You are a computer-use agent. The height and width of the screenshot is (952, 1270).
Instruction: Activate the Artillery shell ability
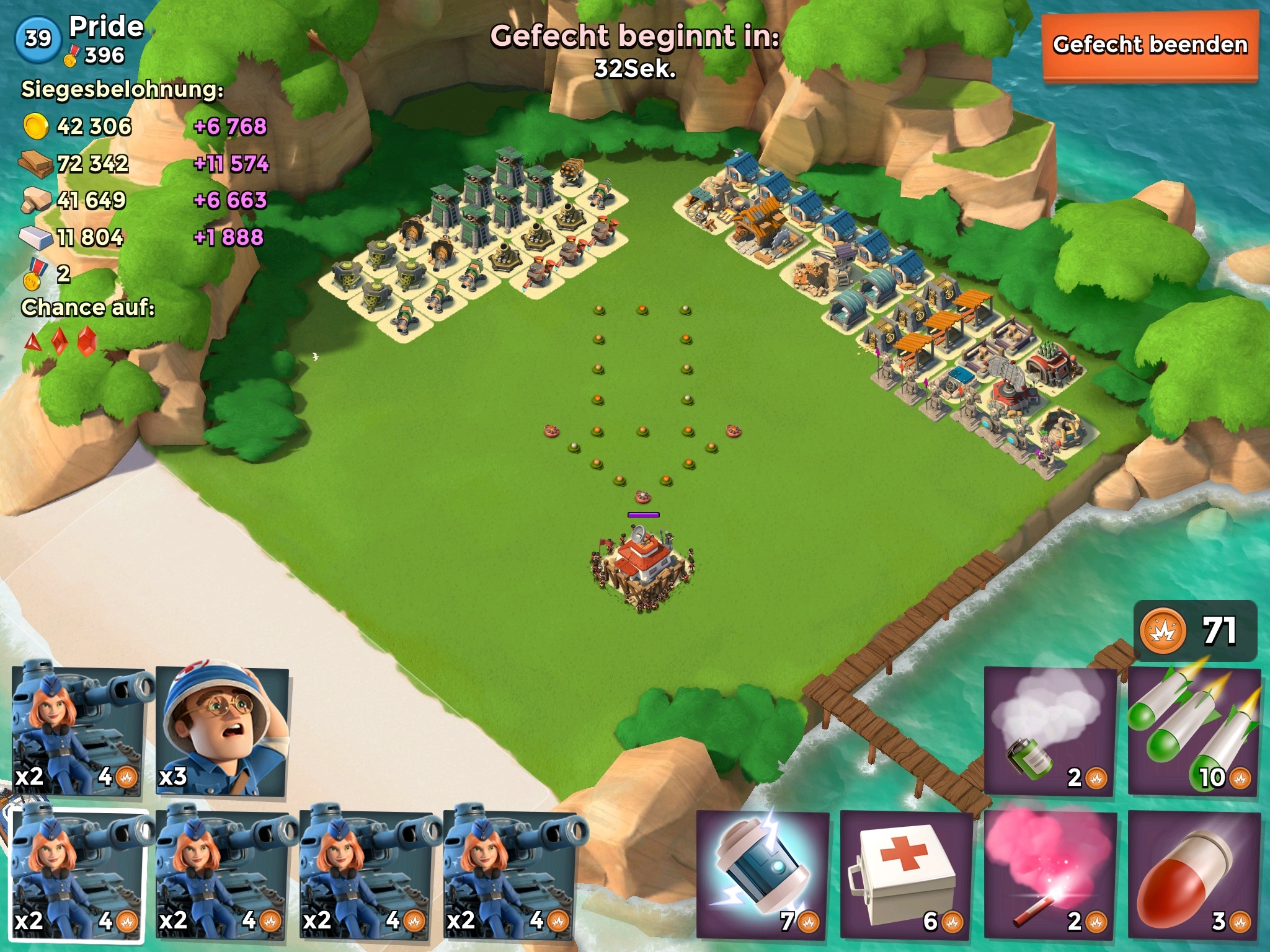tap(1193, 876)
